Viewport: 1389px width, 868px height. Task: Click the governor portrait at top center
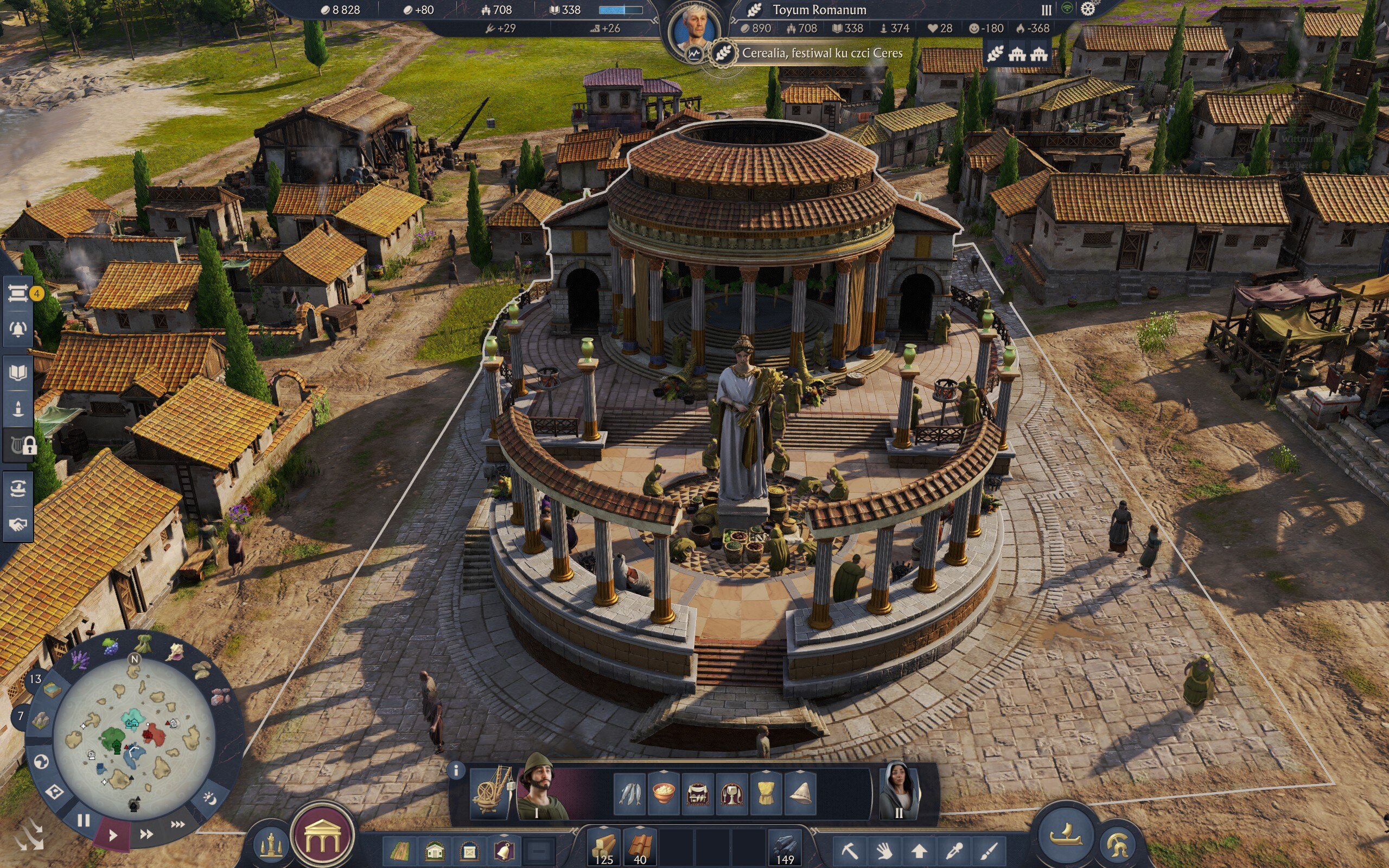click(x=695, y=28)
